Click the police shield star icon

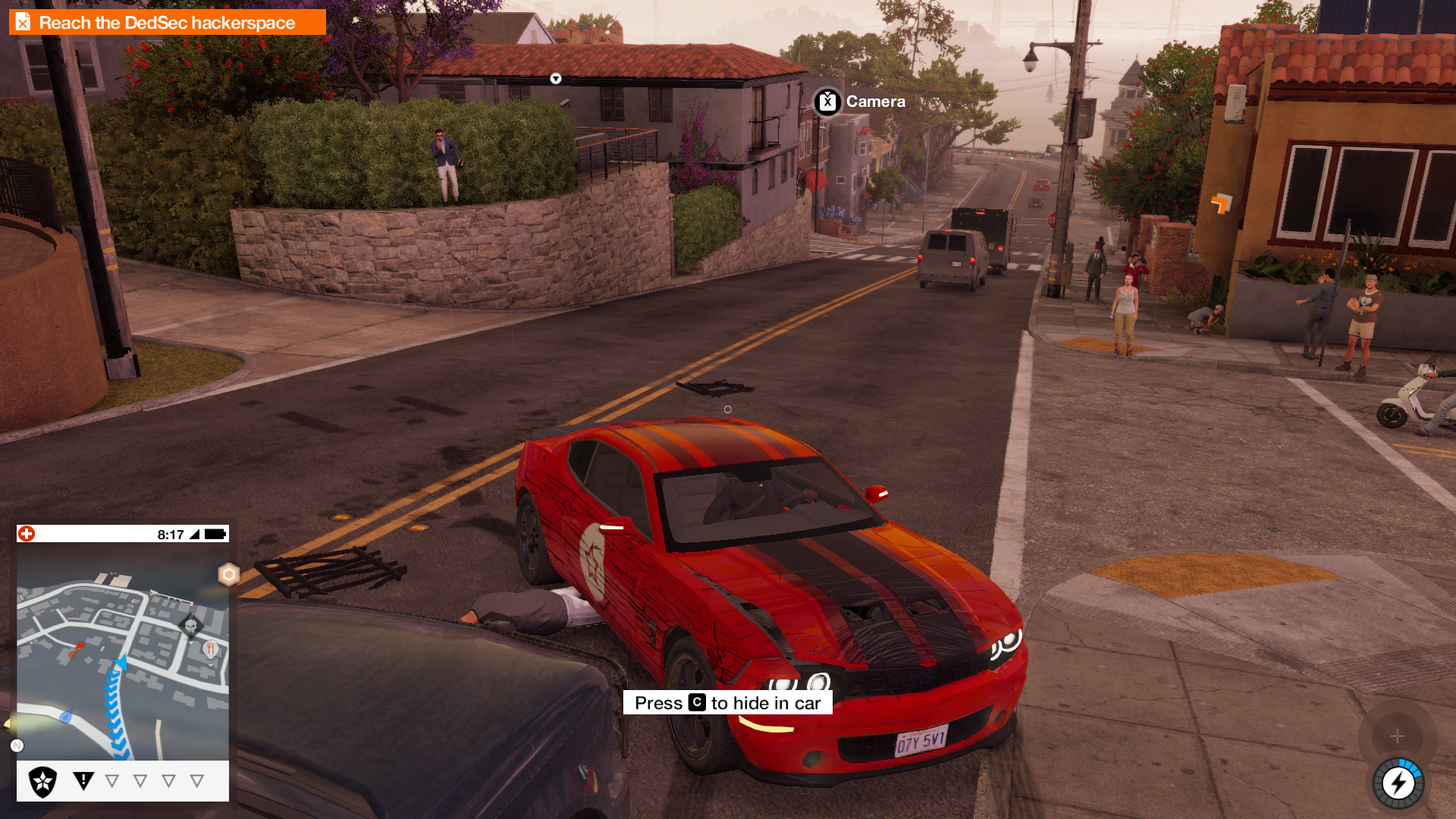click(x=42, y=781)
